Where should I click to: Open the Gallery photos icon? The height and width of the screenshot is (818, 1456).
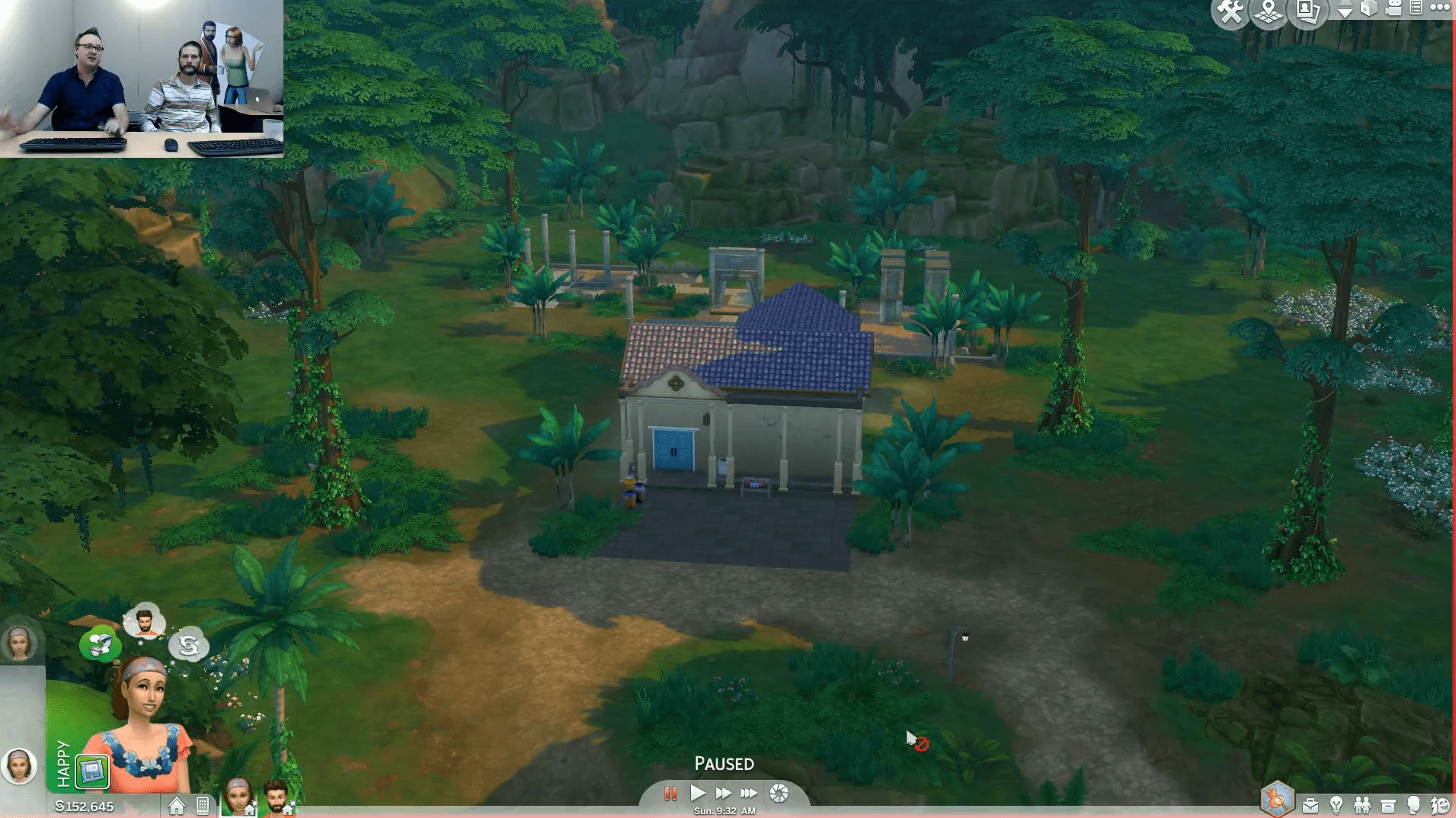(1308, 10)
